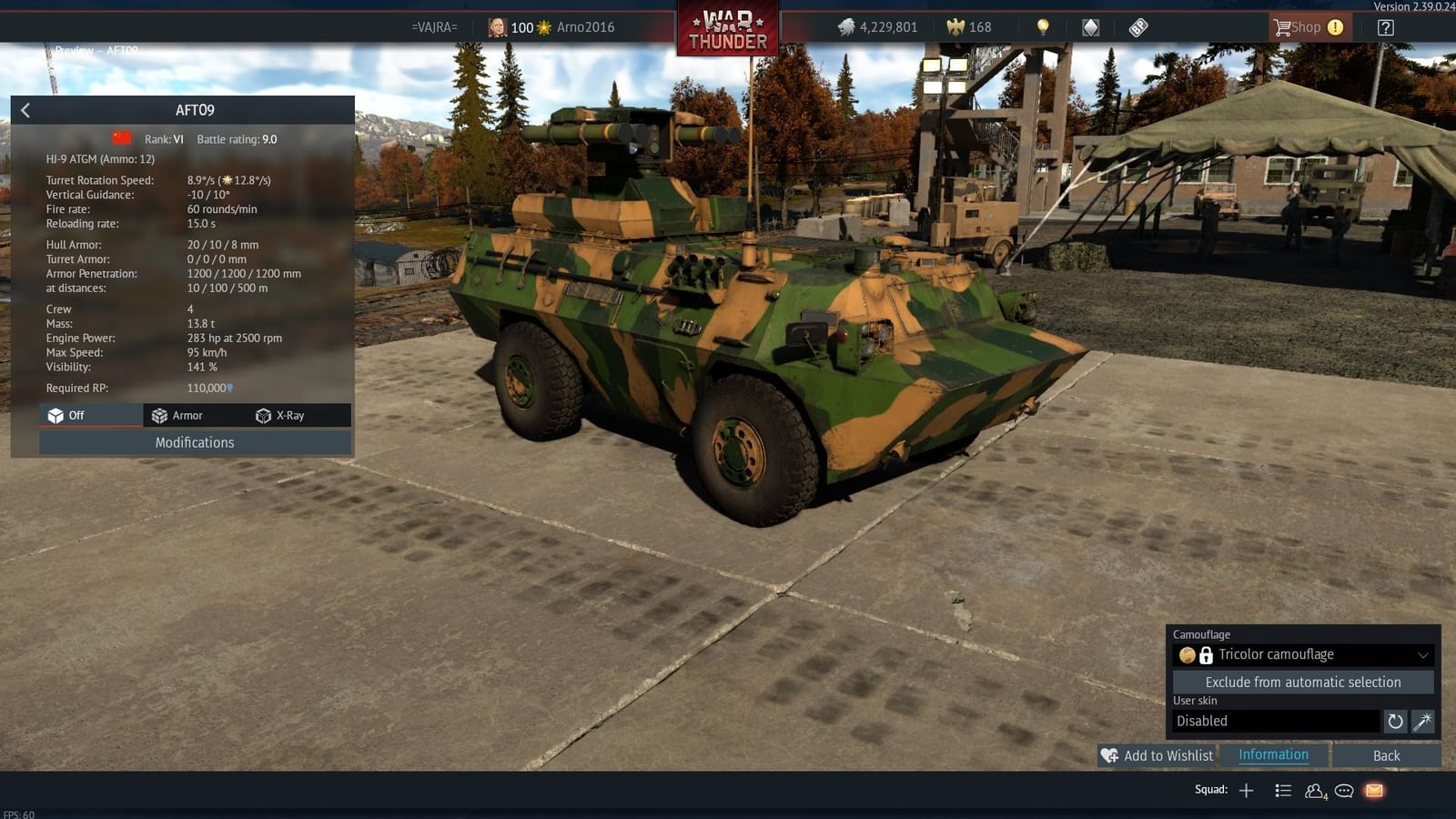The height and width of the screenshot is (819, 1456).
Task: Switch to the Information tab
Action: (x=1272, y=754)
